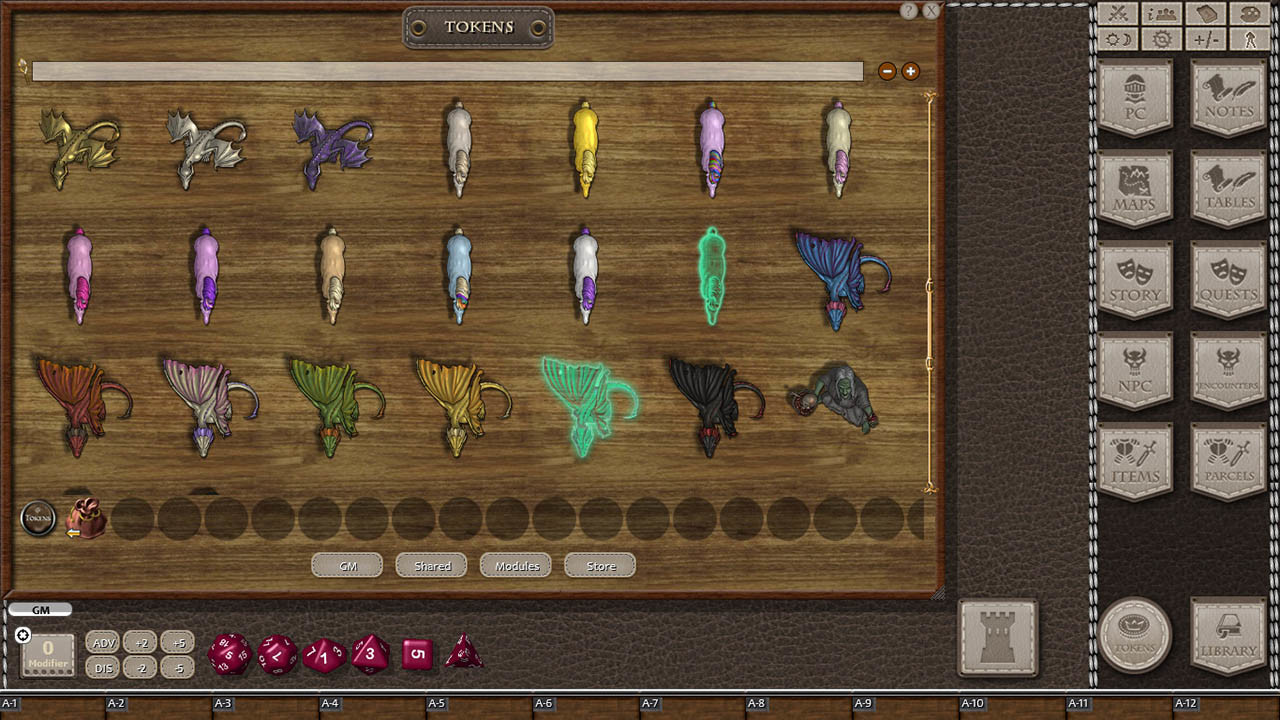Open the Store tokens section
Screen dimensions: 1280x720
point(599,565)
